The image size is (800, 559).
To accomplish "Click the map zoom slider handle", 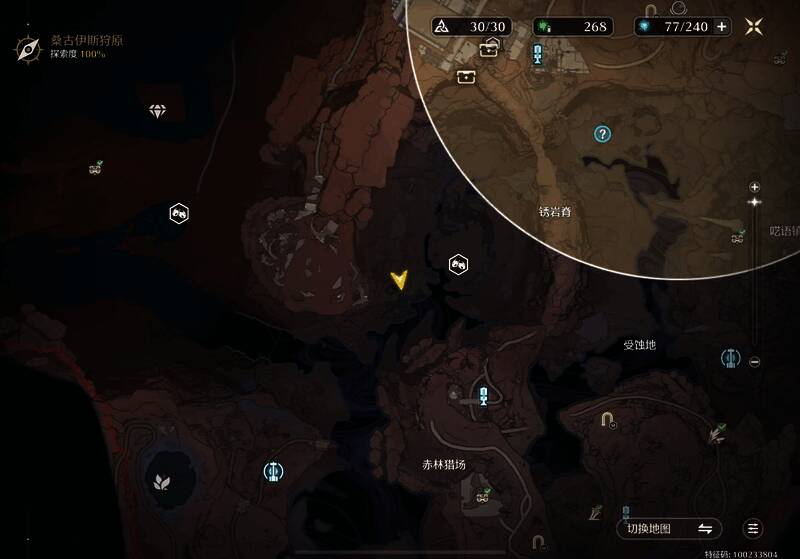I will pos(755,202).
